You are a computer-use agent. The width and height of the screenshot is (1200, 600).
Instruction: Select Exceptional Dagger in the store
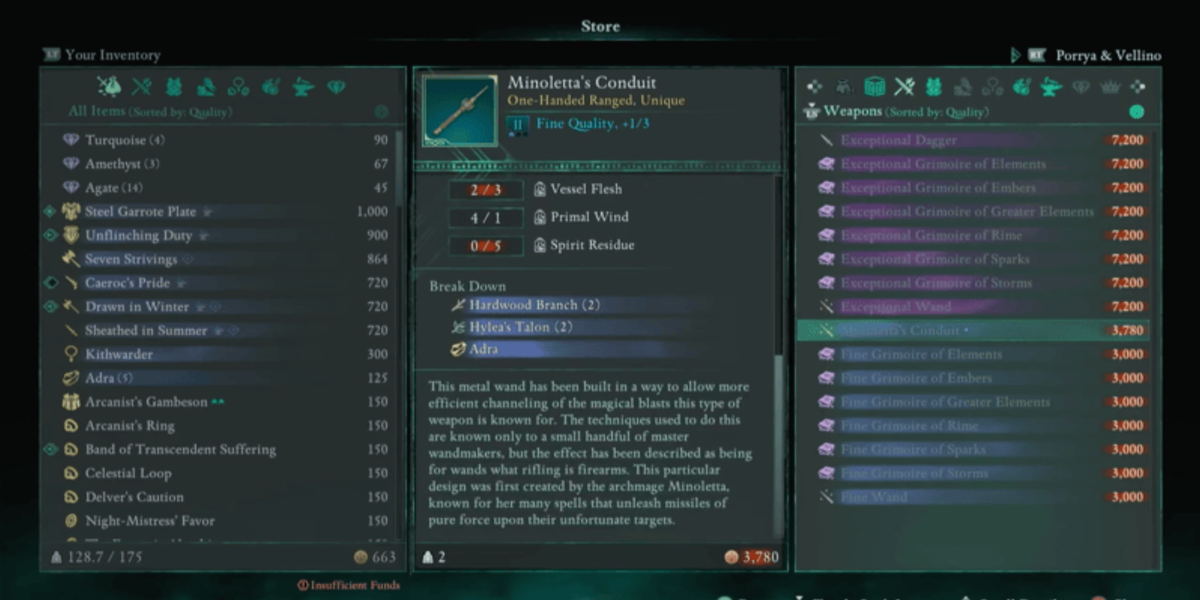[x=898, y=141]
